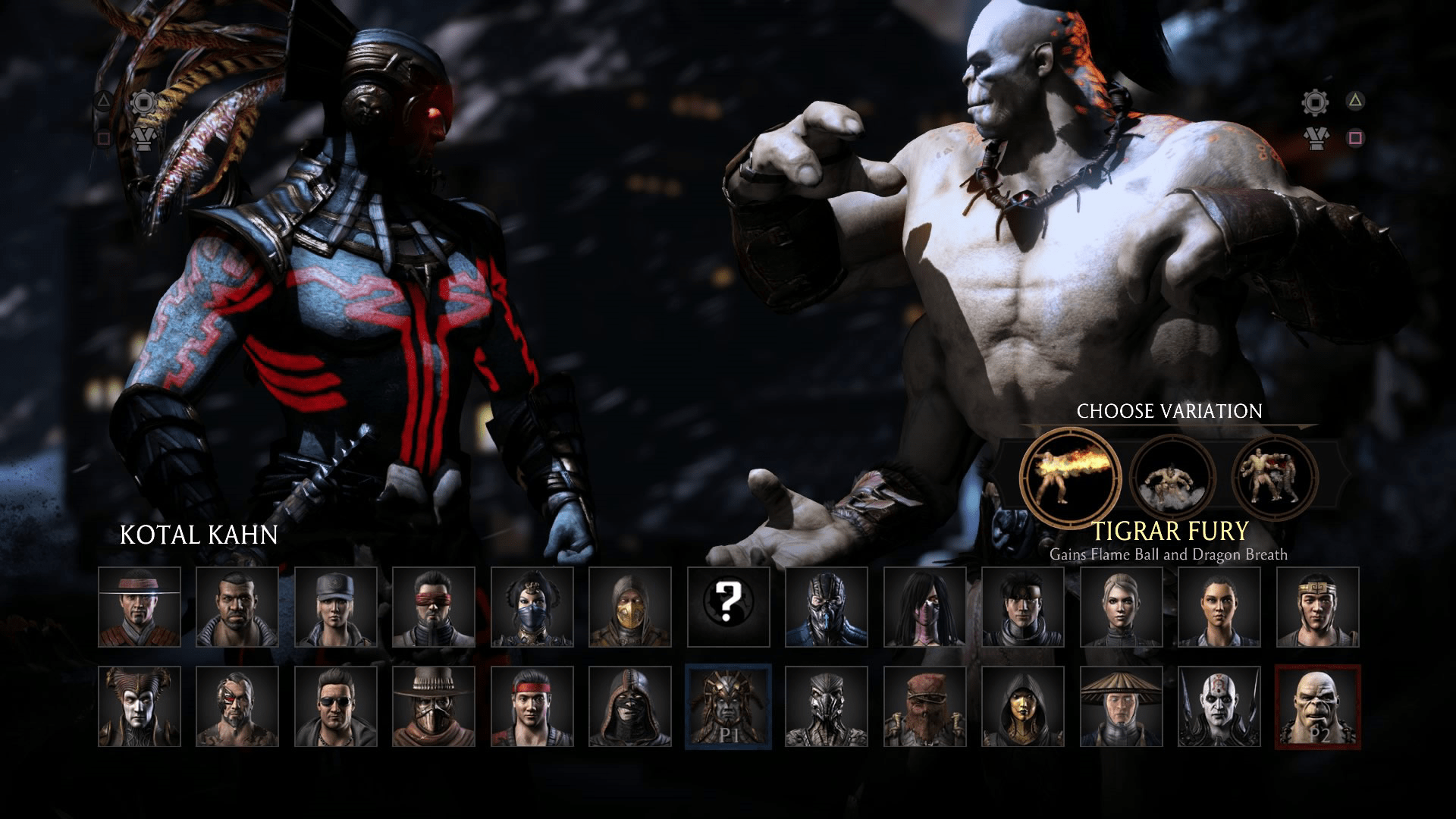This screenshot has height=819, width=1456.
Task: Select Sub-Zero's blue masked portrait
Action: pos(827,607)
